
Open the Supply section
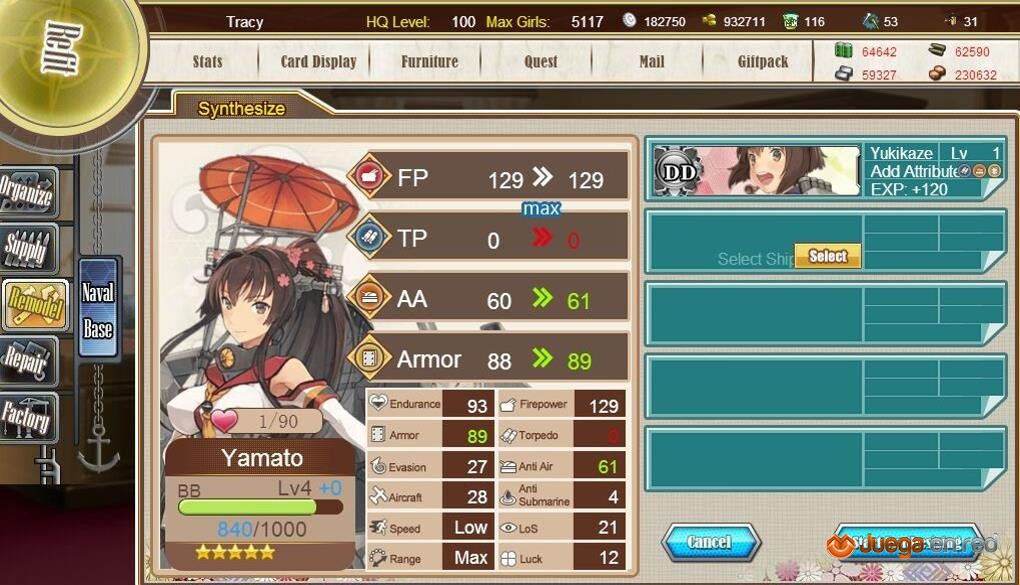click(27, 248)
